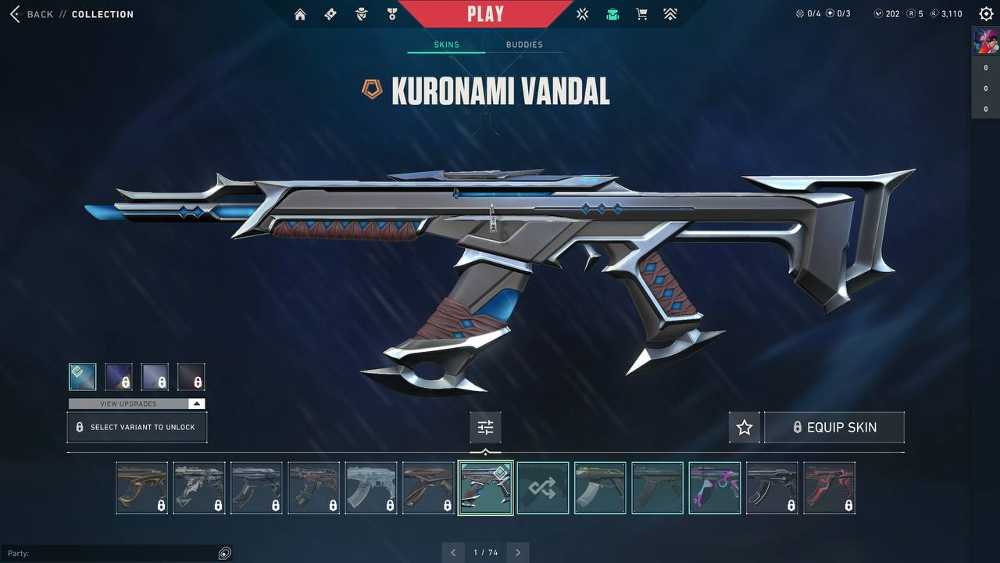Click the Equip Skin button
1000x563 pixels.
[834, 427]
